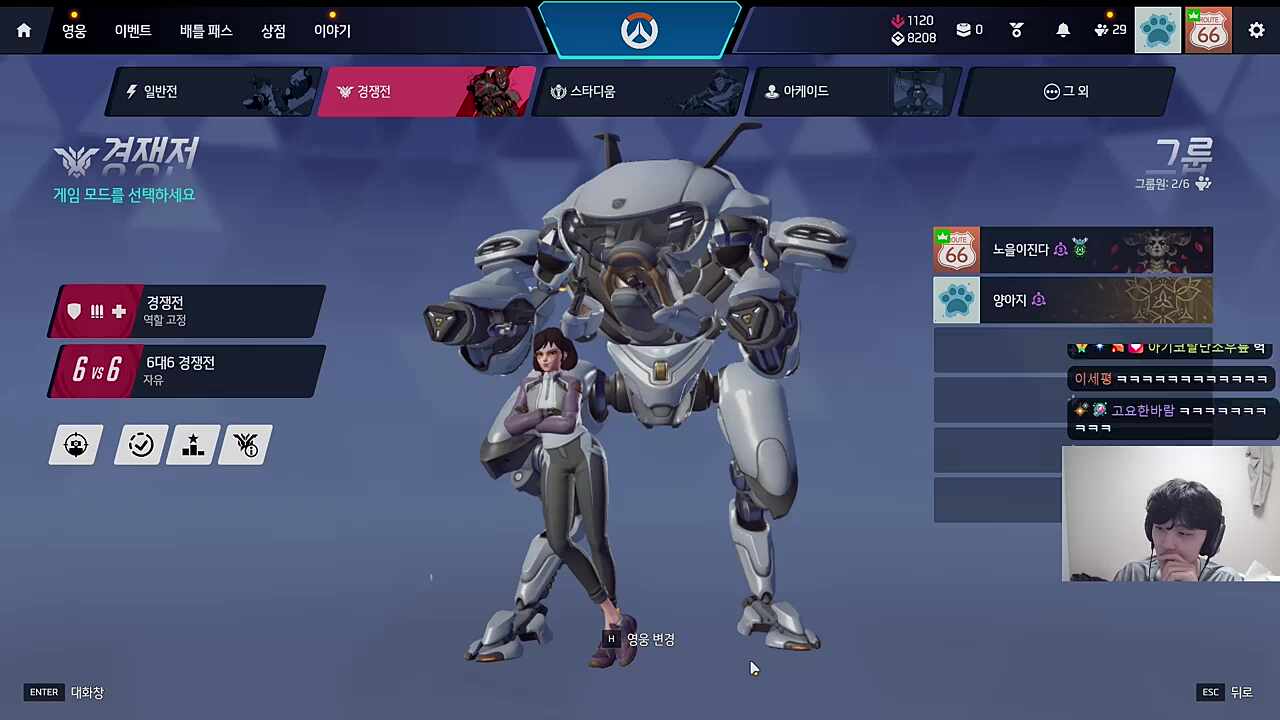1280x720 pixels.
Task: Click 양아지 in the group list
Action: click(1073, 300)
